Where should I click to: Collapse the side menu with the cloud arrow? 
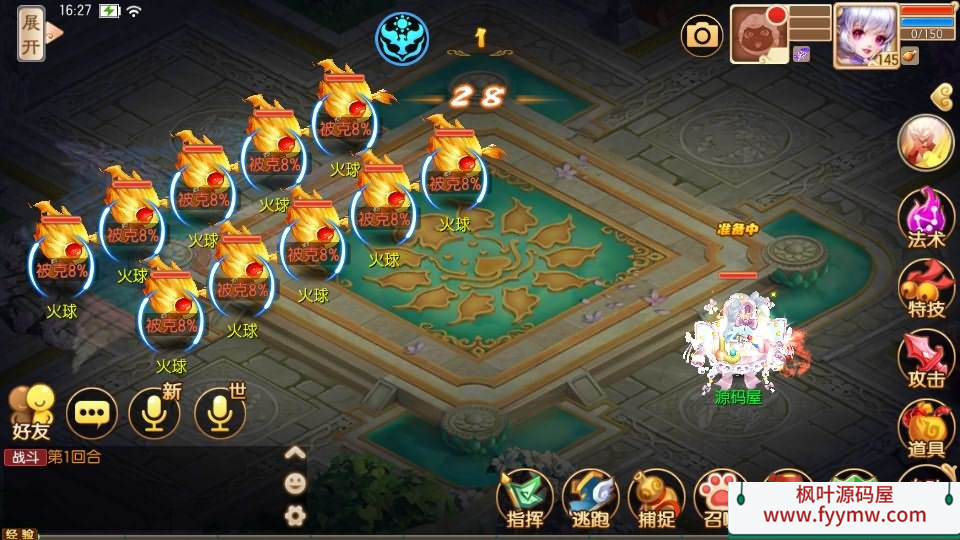point(941,96)
